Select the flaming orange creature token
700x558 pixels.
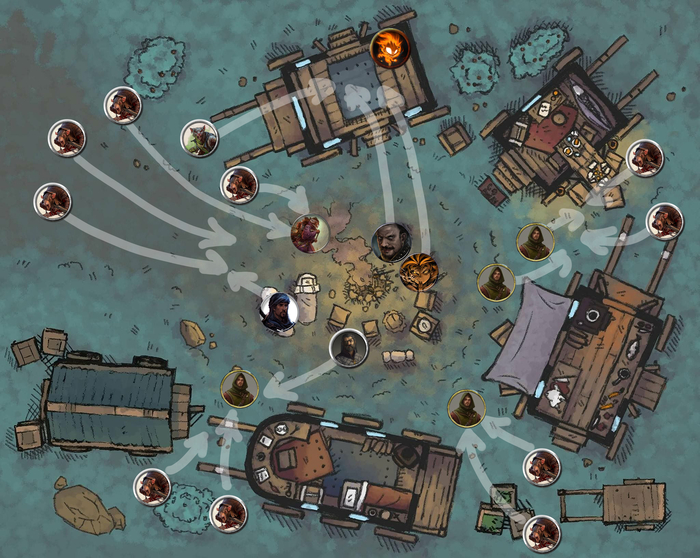point(388,47)
